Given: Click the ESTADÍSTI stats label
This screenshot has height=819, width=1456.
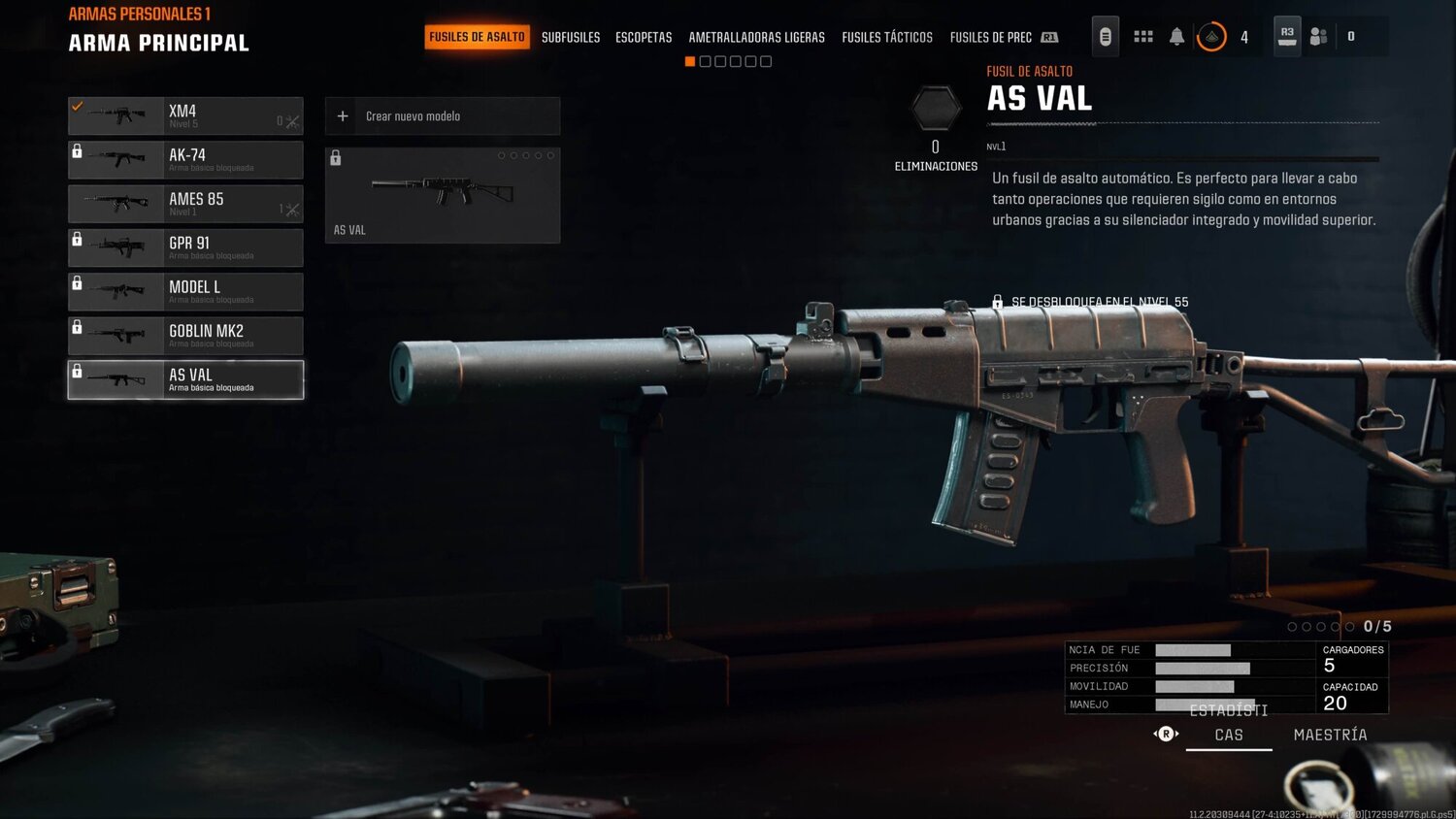Looking at the screenshot, I should click(1227, 710).
